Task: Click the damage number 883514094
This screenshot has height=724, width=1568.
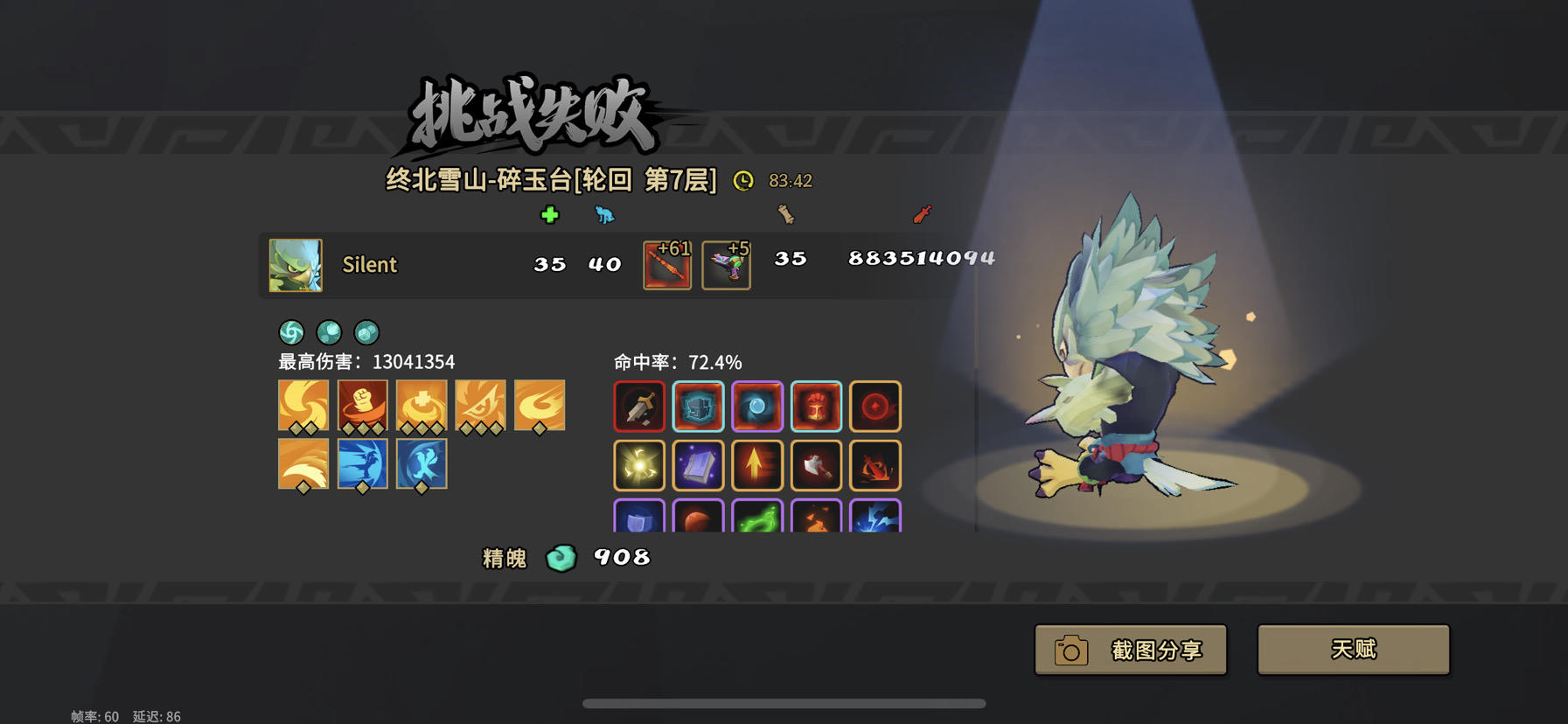Action: coord(919,258)
